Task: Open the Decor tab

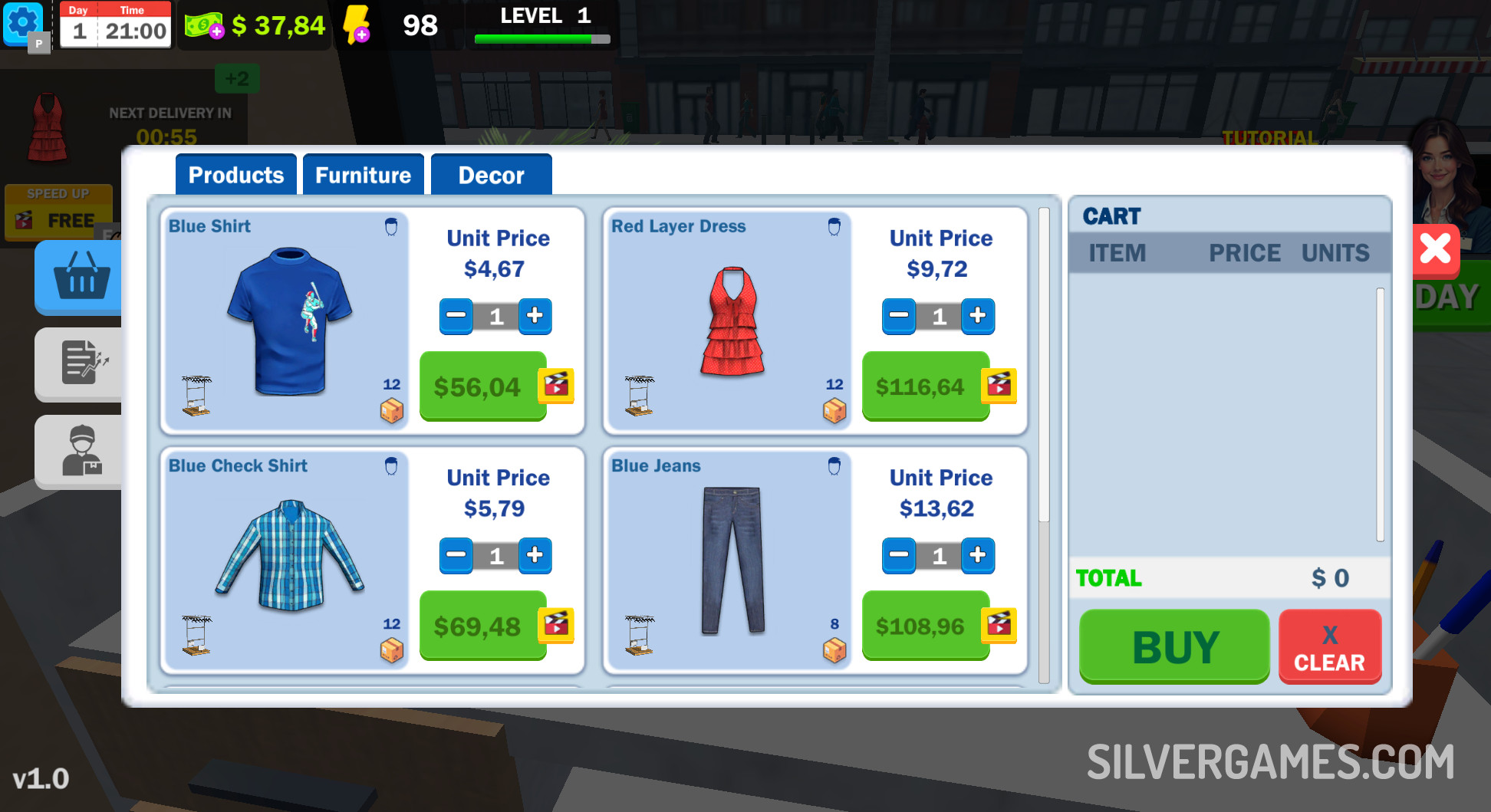Action: pos(491,175)
